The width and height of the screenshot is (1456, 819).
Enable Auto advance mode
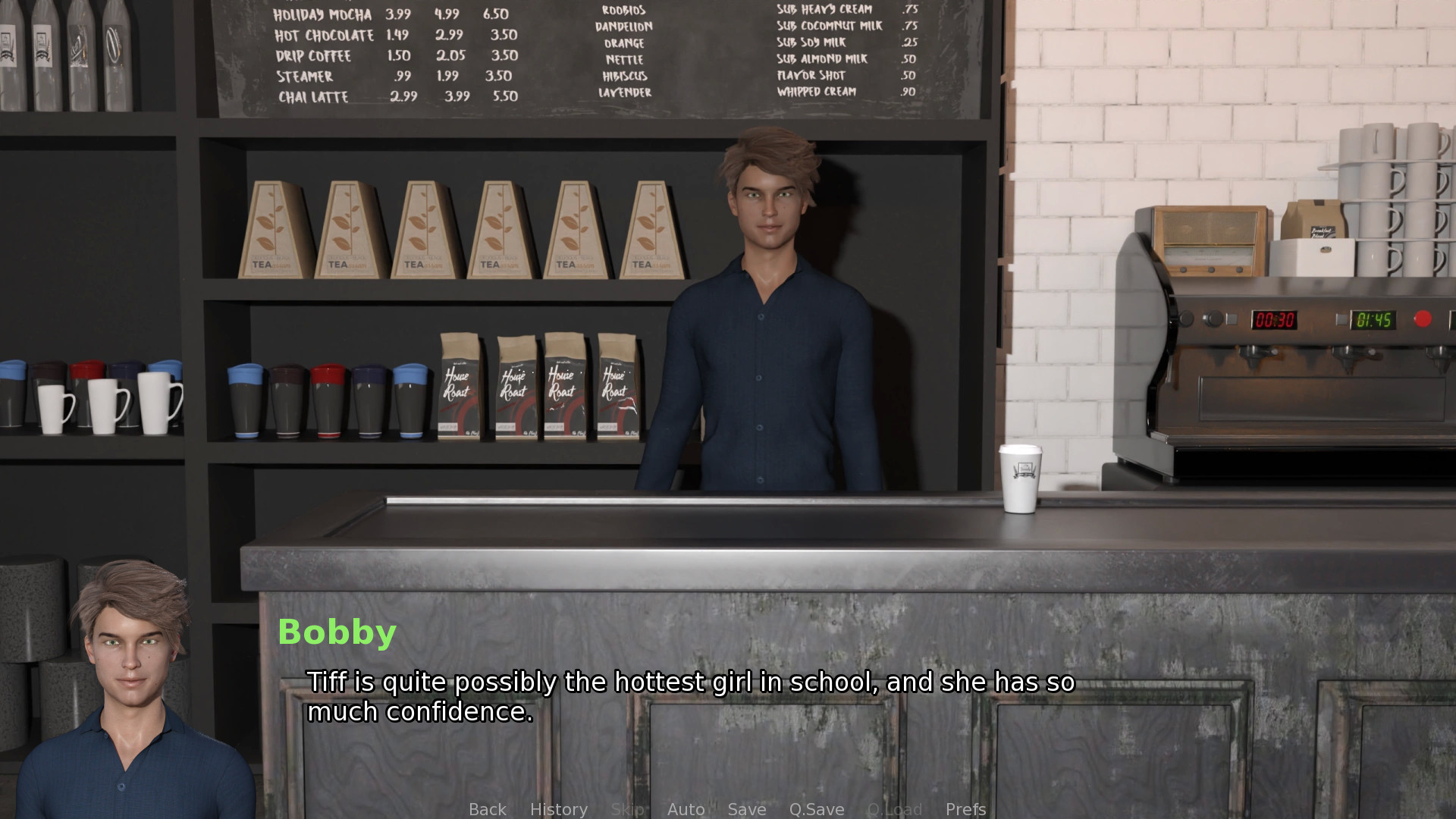[x=686, y=809]
